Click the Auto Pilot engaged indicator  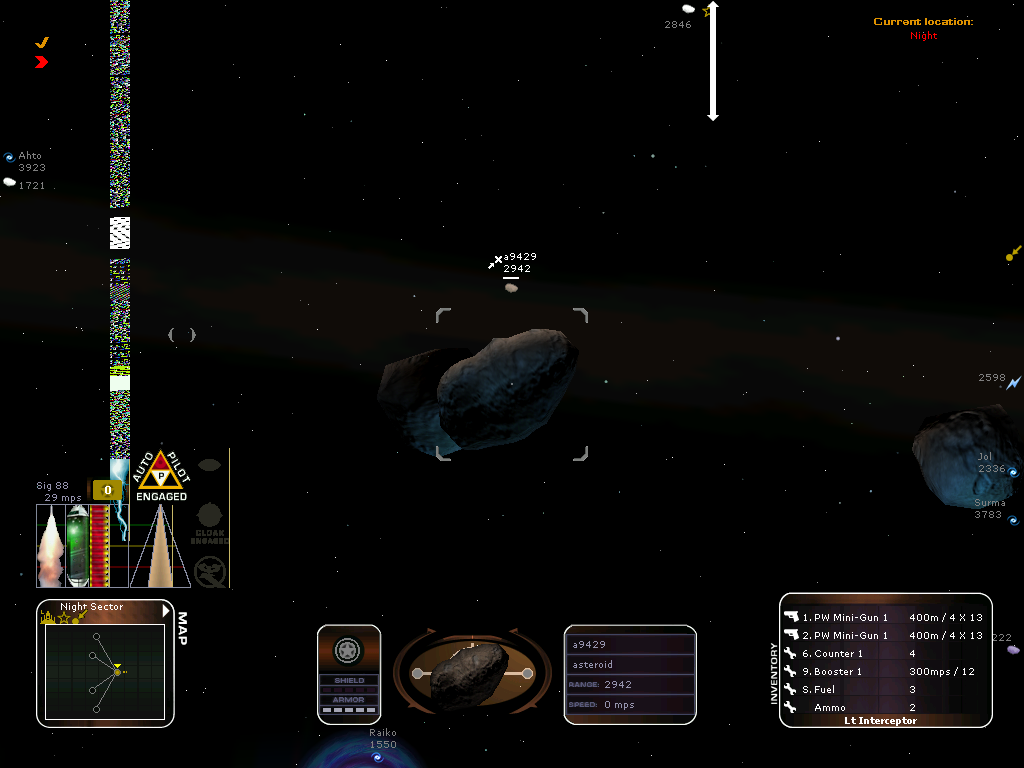(161, 475)
